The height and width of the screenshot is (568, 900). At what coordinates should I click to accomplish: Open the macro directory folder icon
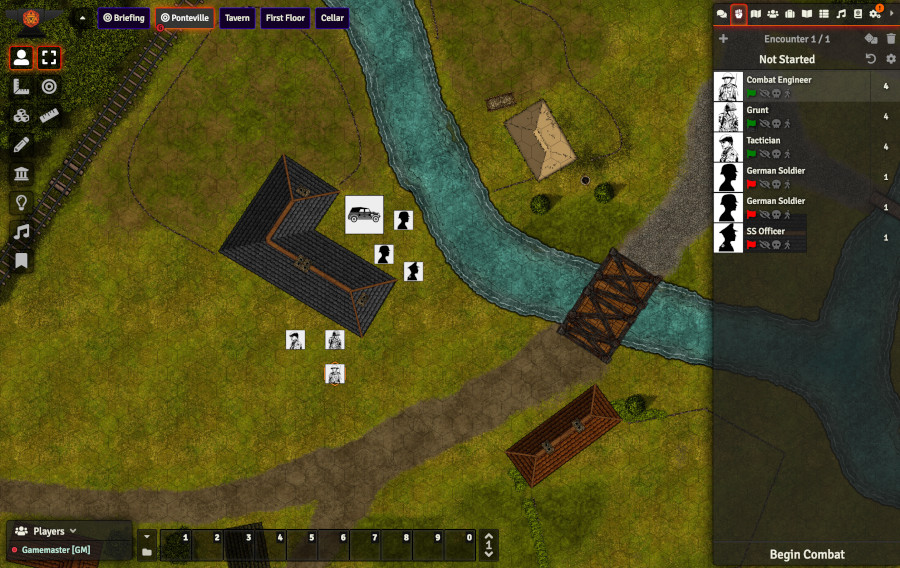coord(147,551)
